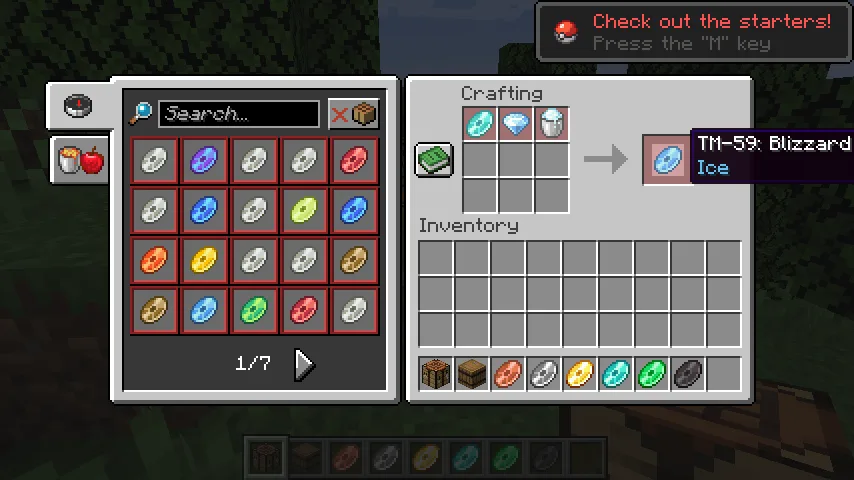Select the green disc in the hotbar

point(652,375)
